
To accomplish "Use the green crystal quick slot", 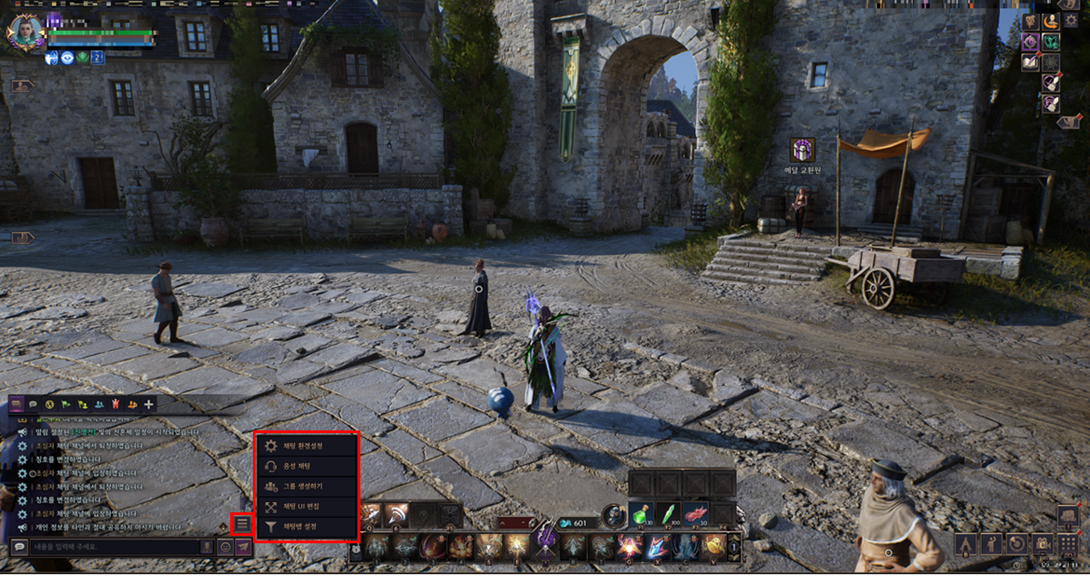I will [668, 514].
